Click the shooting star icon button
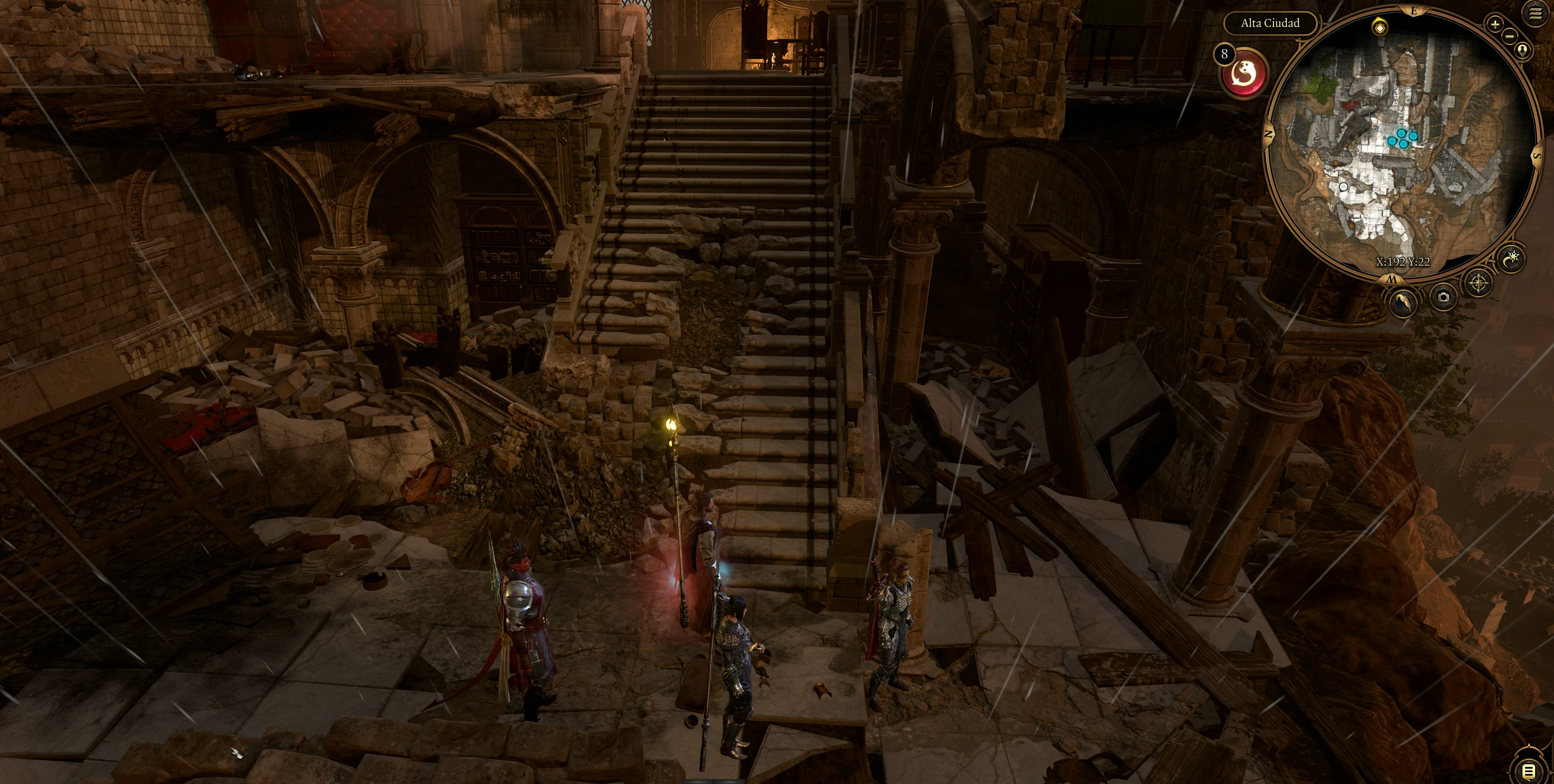 [x=1512, y=259]
